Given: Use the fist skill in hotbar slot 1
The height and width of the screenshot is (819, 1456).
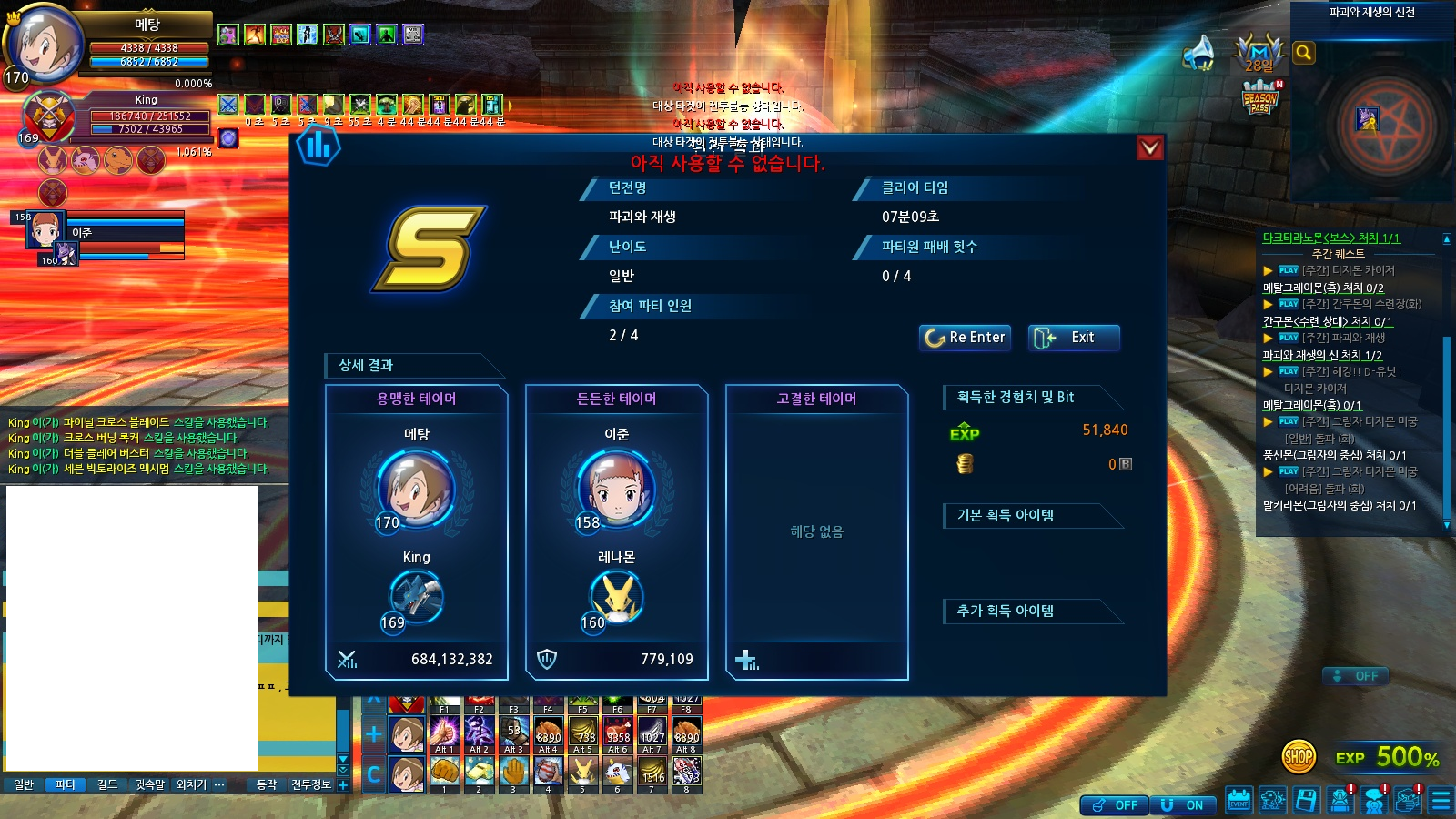Looking at the screenshot, I should pos(444,773).
